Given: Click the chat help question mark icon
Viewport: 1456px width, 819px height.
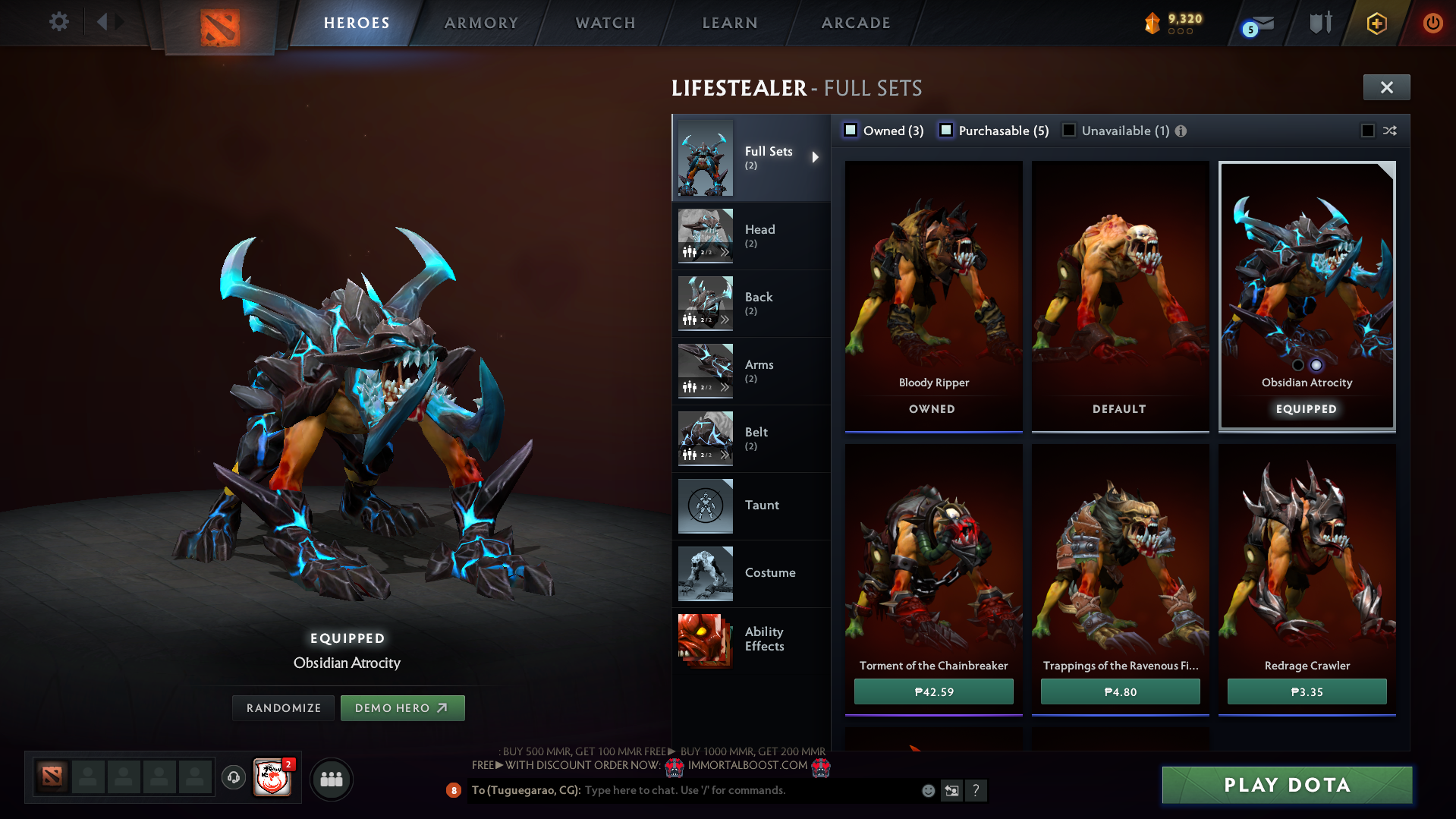Looking at the screenshot, I should 976,790.
